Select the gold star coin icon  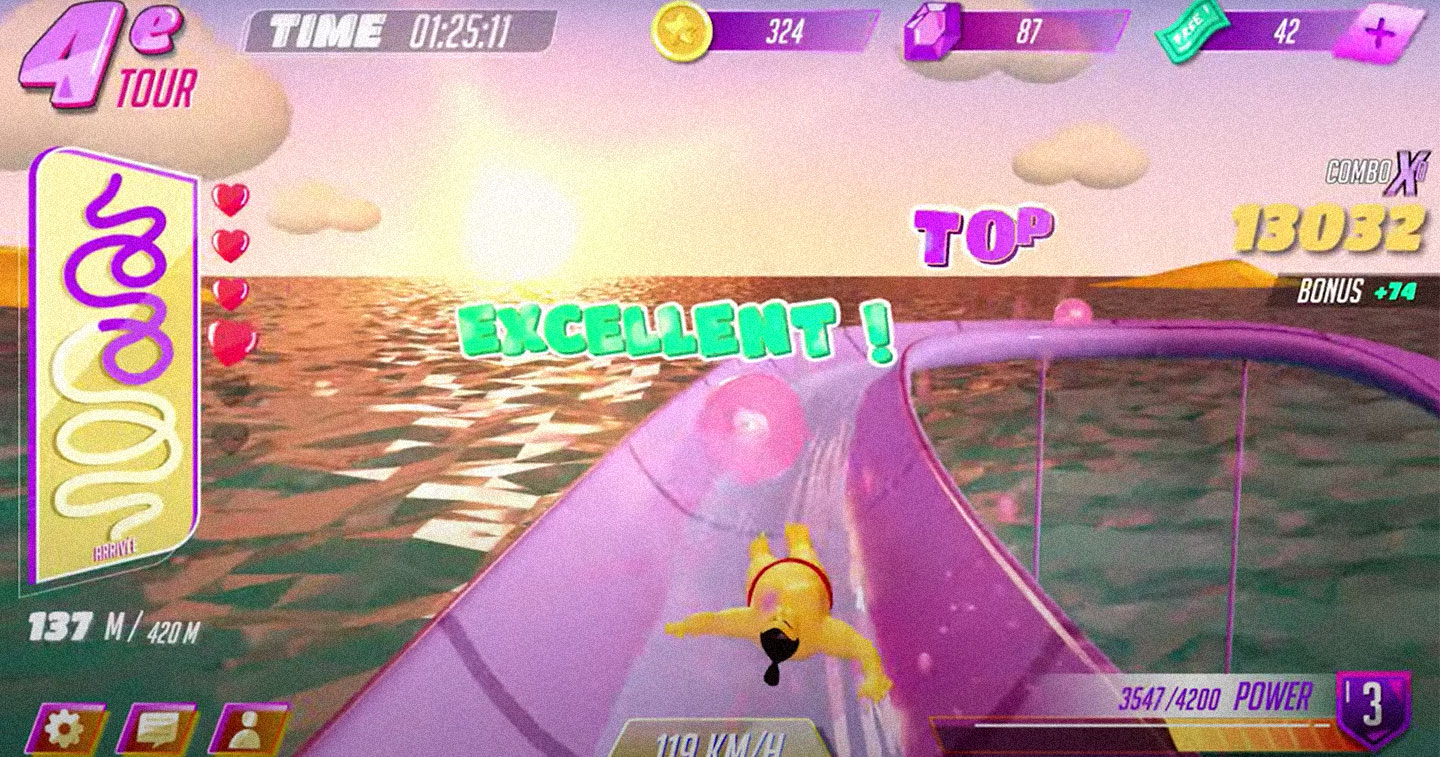pyautogui.click(x=682, y=33)
